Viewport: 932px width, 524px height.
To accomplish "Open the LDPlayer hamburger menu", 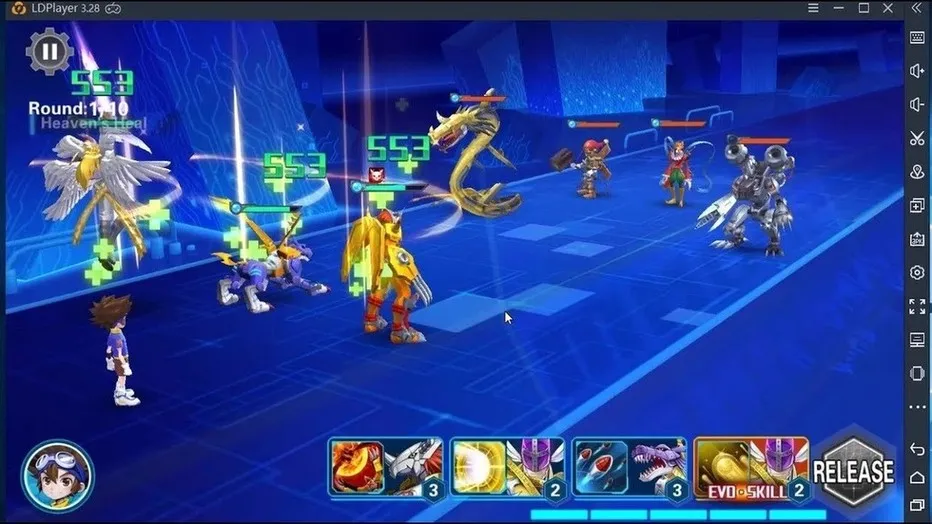I will coord(811,9).
